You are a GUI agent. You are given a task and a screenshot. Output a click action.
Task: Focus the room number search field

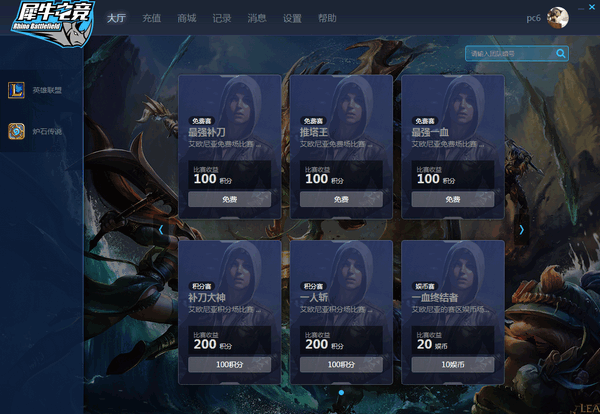pos(510,53)
